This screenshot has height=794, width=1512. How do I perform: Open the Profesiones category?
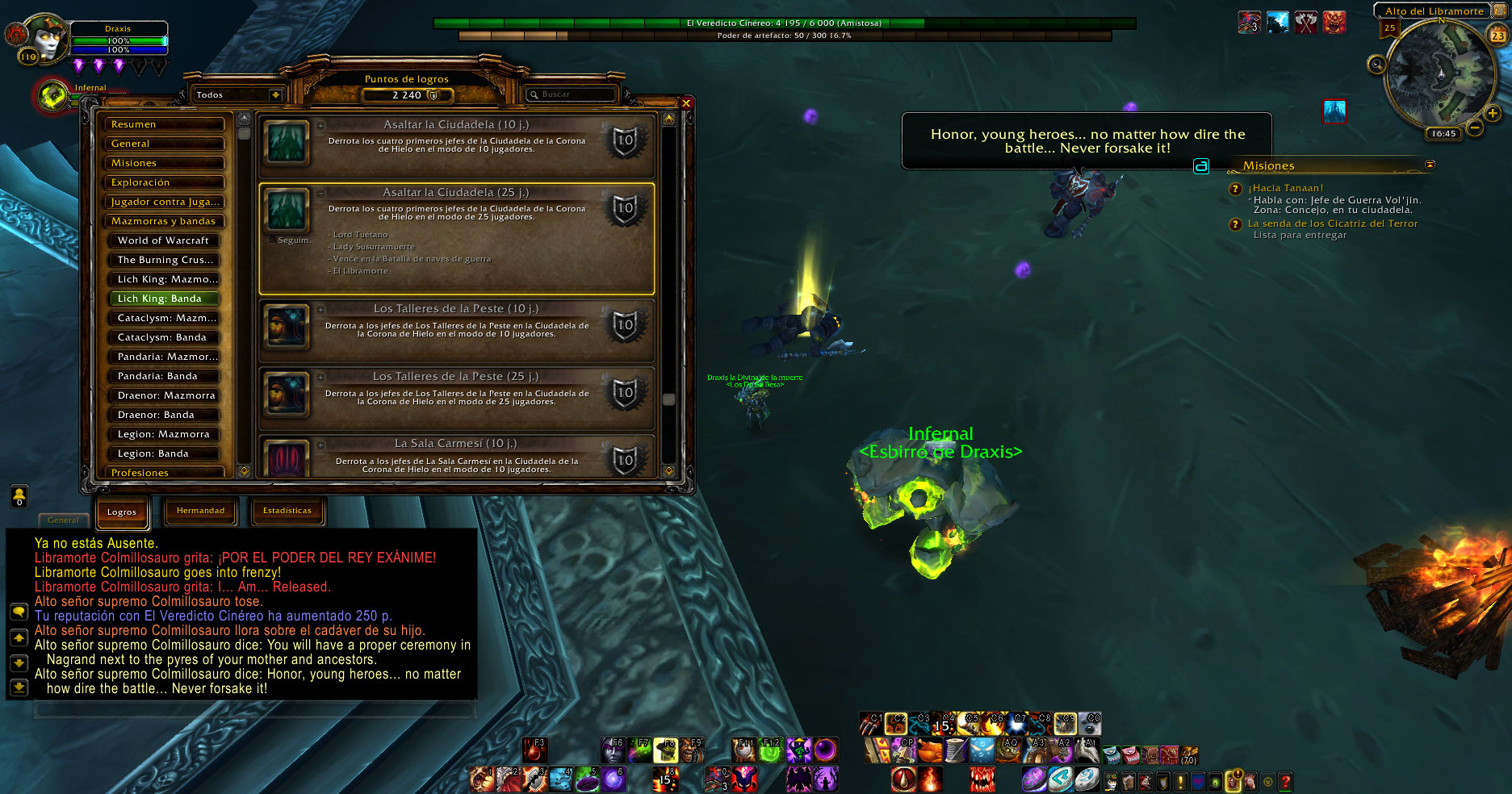[165, 473]
